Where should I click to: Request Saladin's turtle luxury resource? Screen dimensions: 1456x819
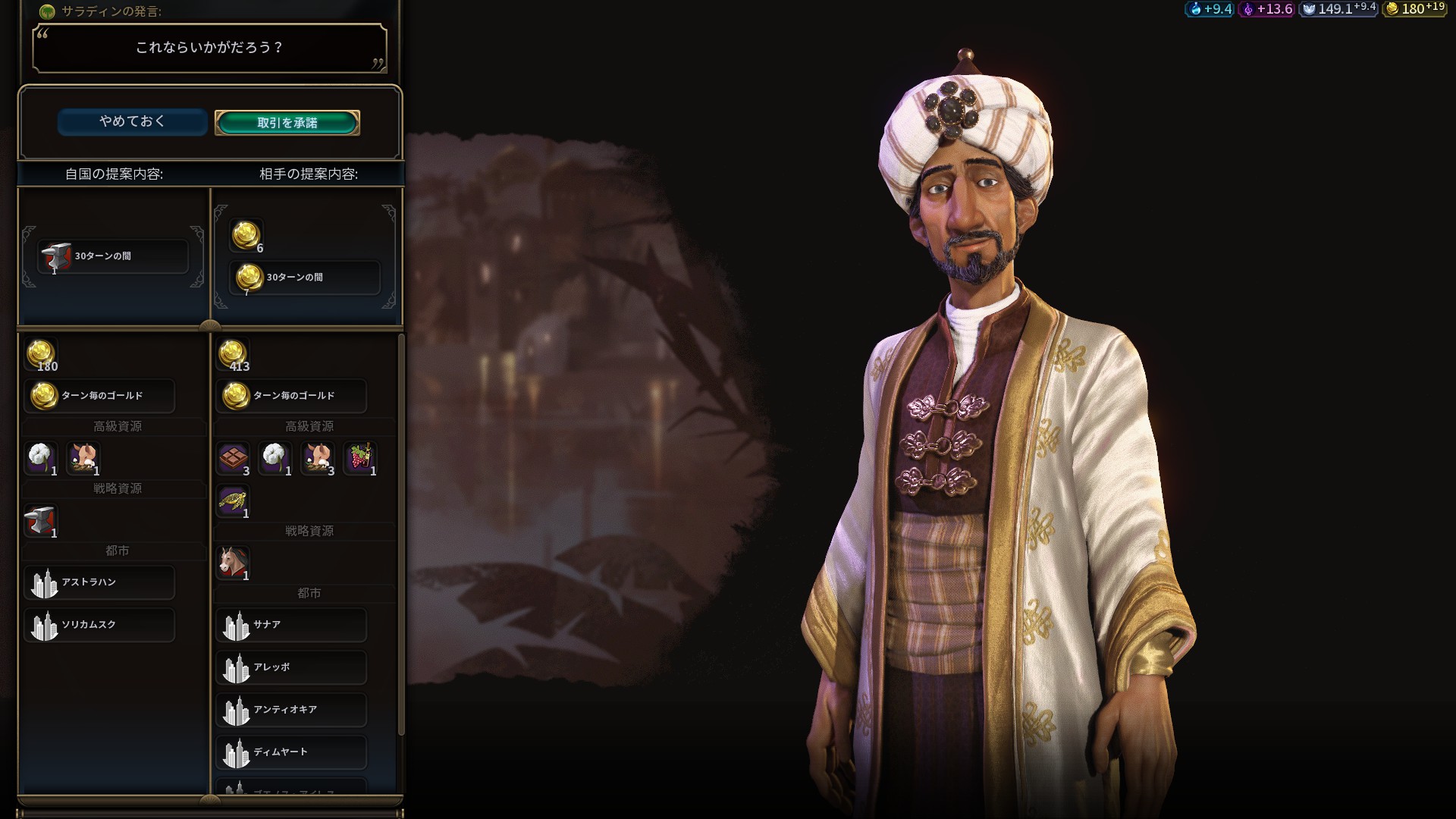[x=233, y=500]
